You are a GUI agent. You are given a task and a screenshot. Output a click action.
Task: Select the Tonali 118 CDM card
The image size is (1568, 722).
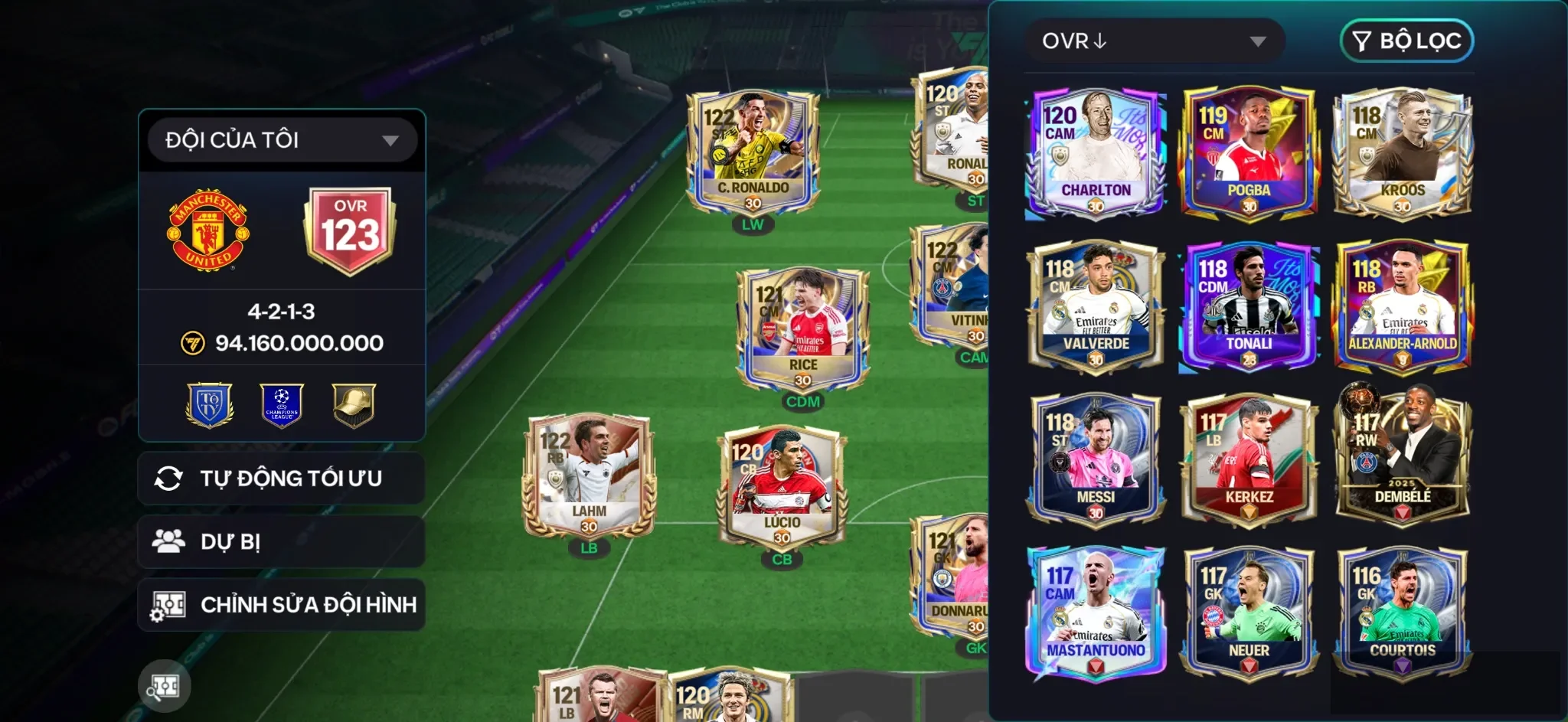tap(1249, 306)
